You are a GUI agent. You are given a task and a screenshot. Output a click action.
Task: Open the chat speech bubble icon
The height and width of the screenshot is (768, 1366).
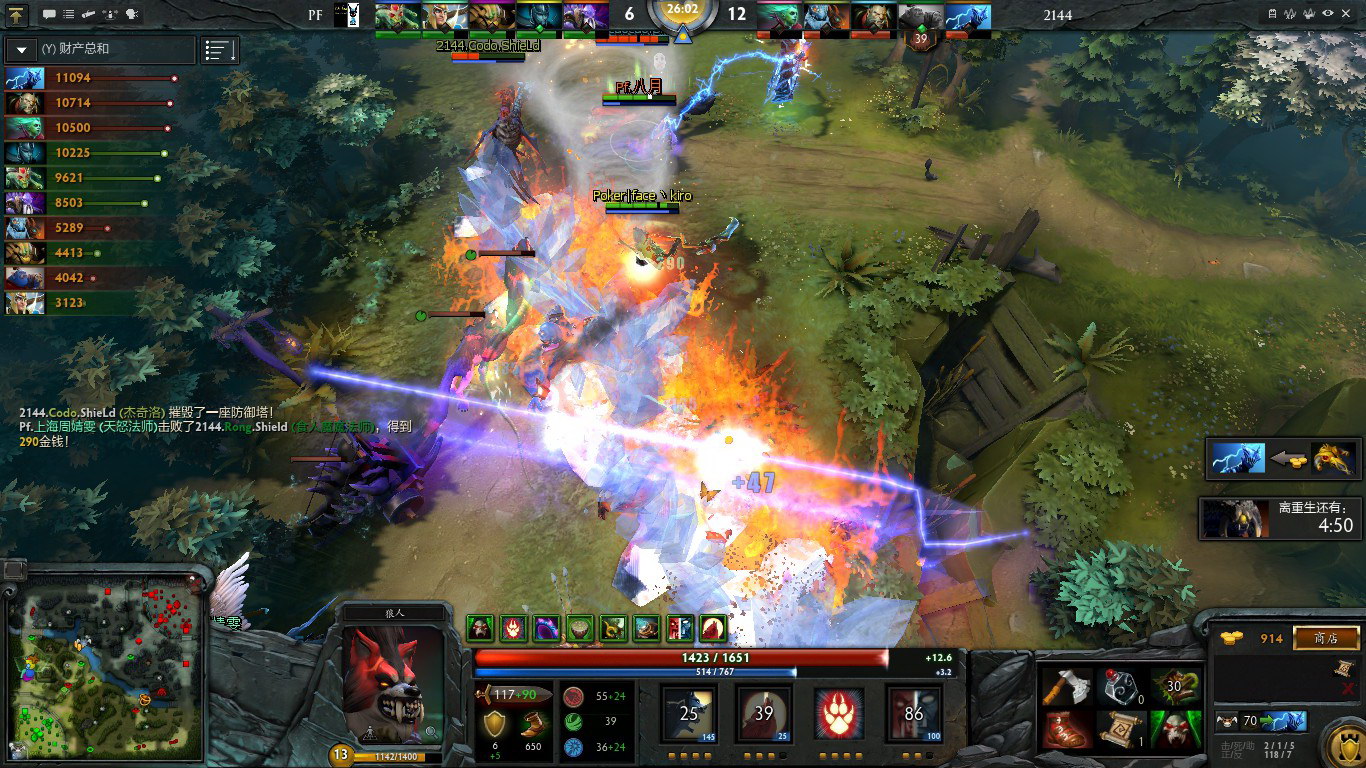tap(50, 15)
